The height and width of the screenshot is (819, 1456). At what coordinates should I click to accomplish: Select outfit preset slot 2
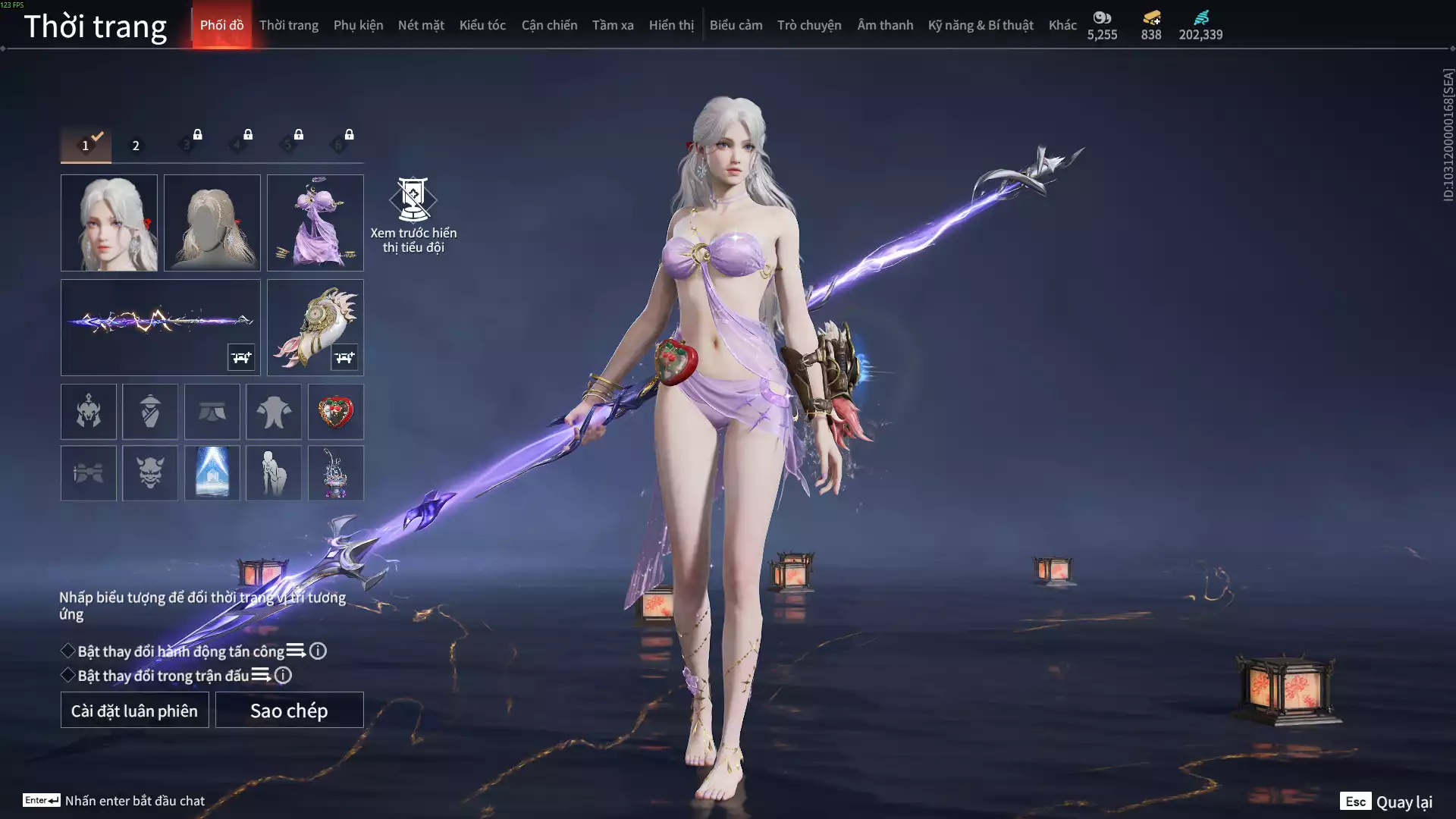pos(136,146)
